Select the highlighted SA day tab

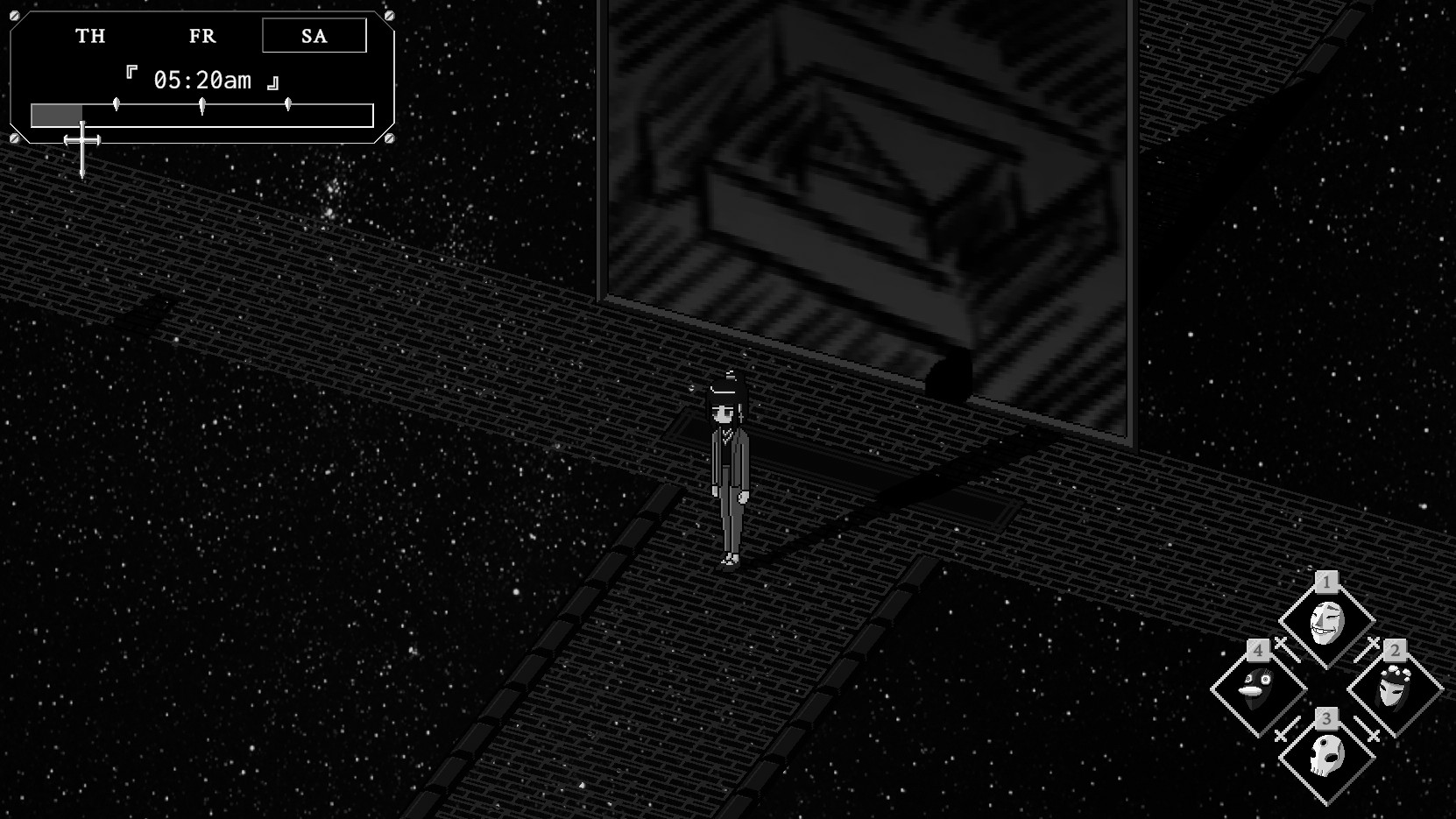313,36
